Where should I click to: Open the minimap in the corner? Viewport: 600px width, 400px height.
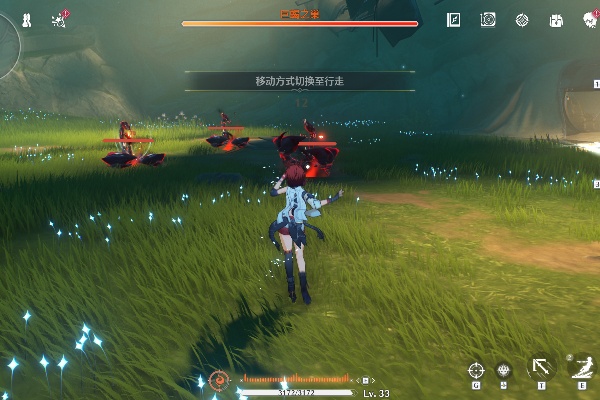coord(6,38)
